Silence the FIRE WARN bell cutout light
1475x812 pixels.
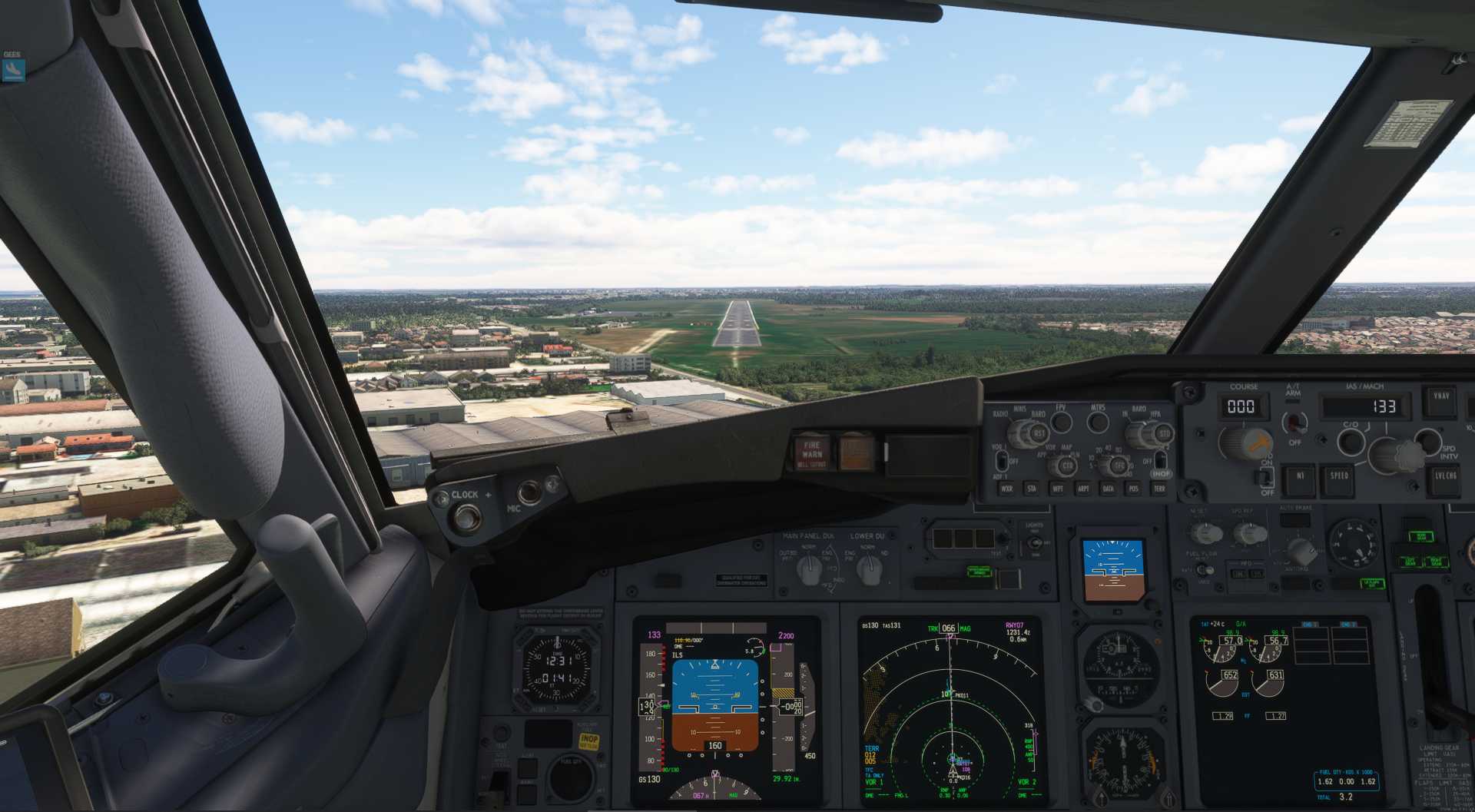[812, 453]
